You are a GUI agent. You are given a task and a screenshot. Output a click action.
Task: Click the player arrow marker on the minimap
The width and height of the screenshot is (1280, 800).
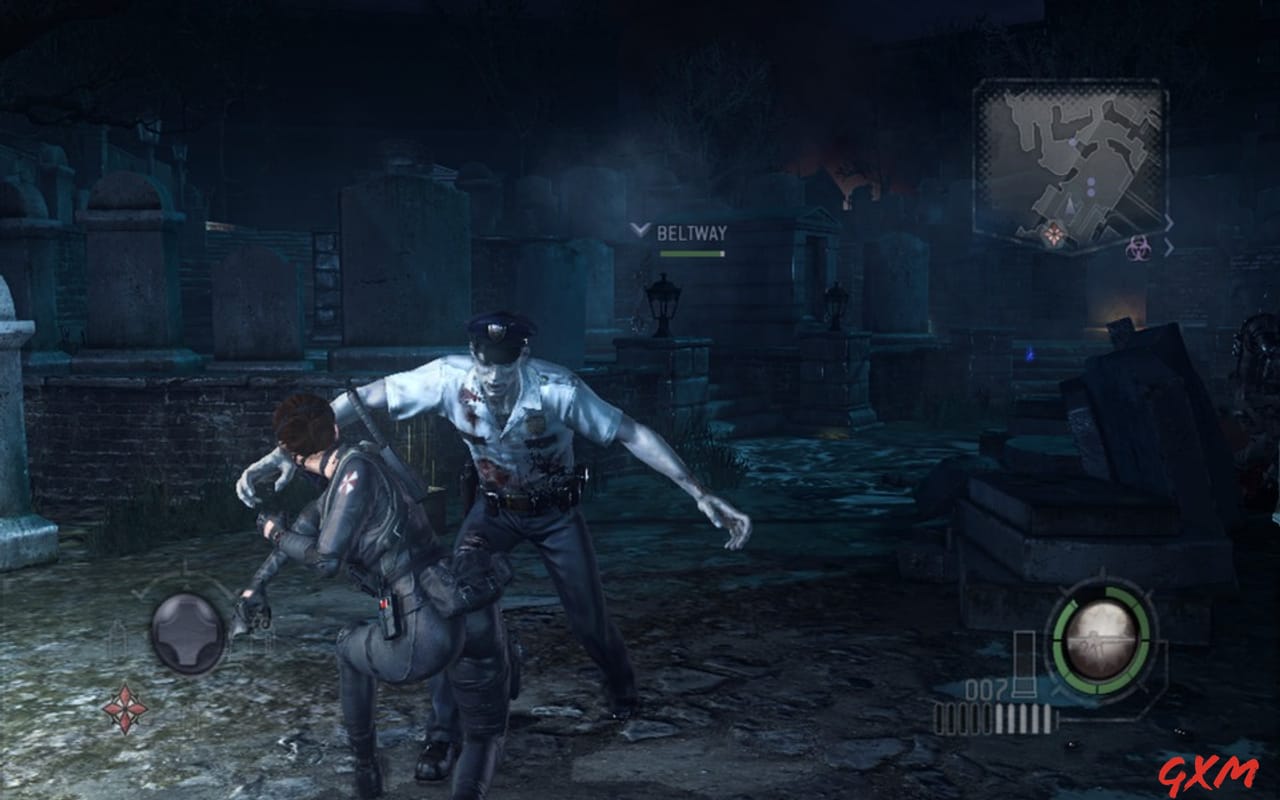[x=1069, y=205]
